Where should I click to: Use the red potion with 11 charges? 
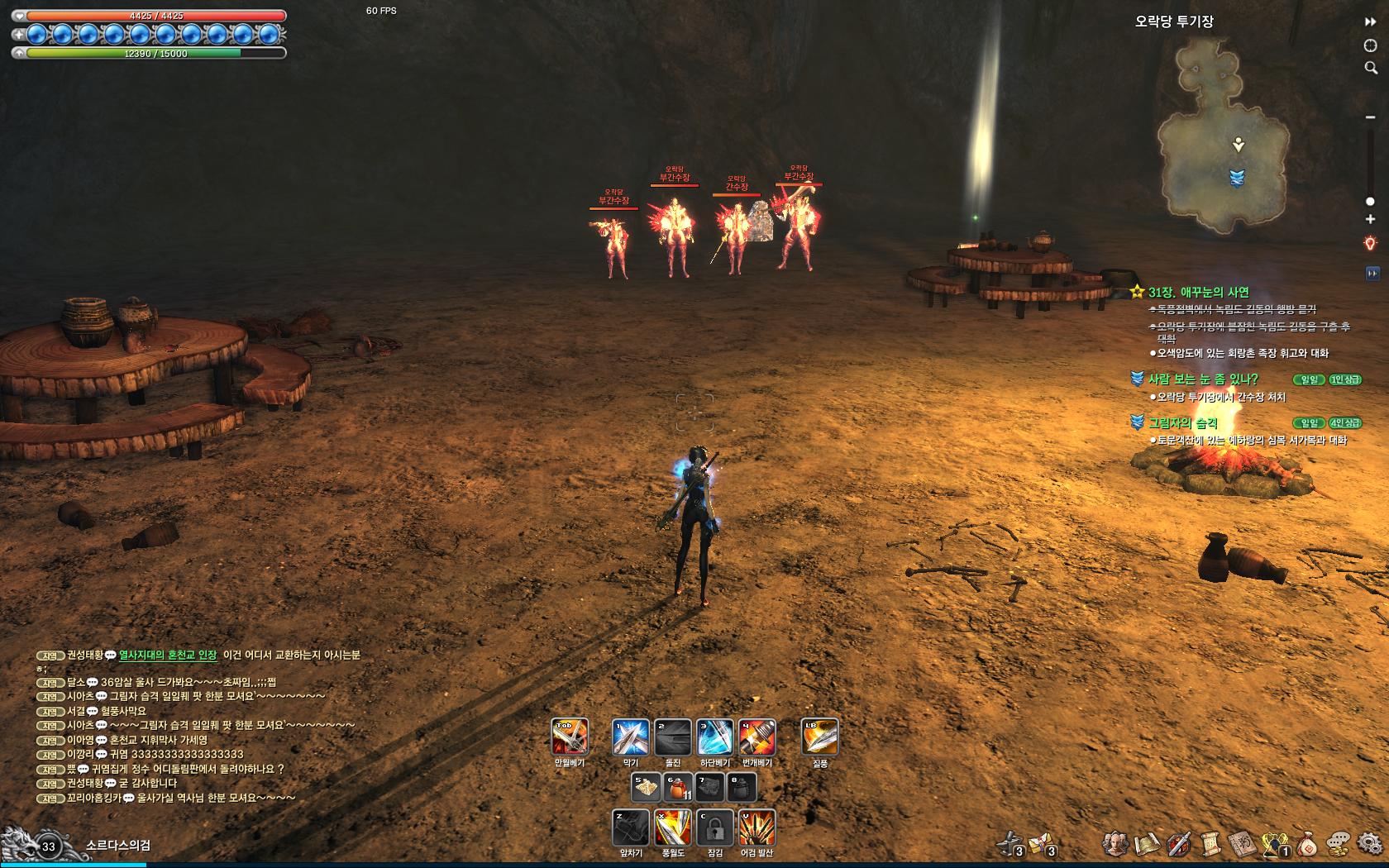[x=678, y=788]
